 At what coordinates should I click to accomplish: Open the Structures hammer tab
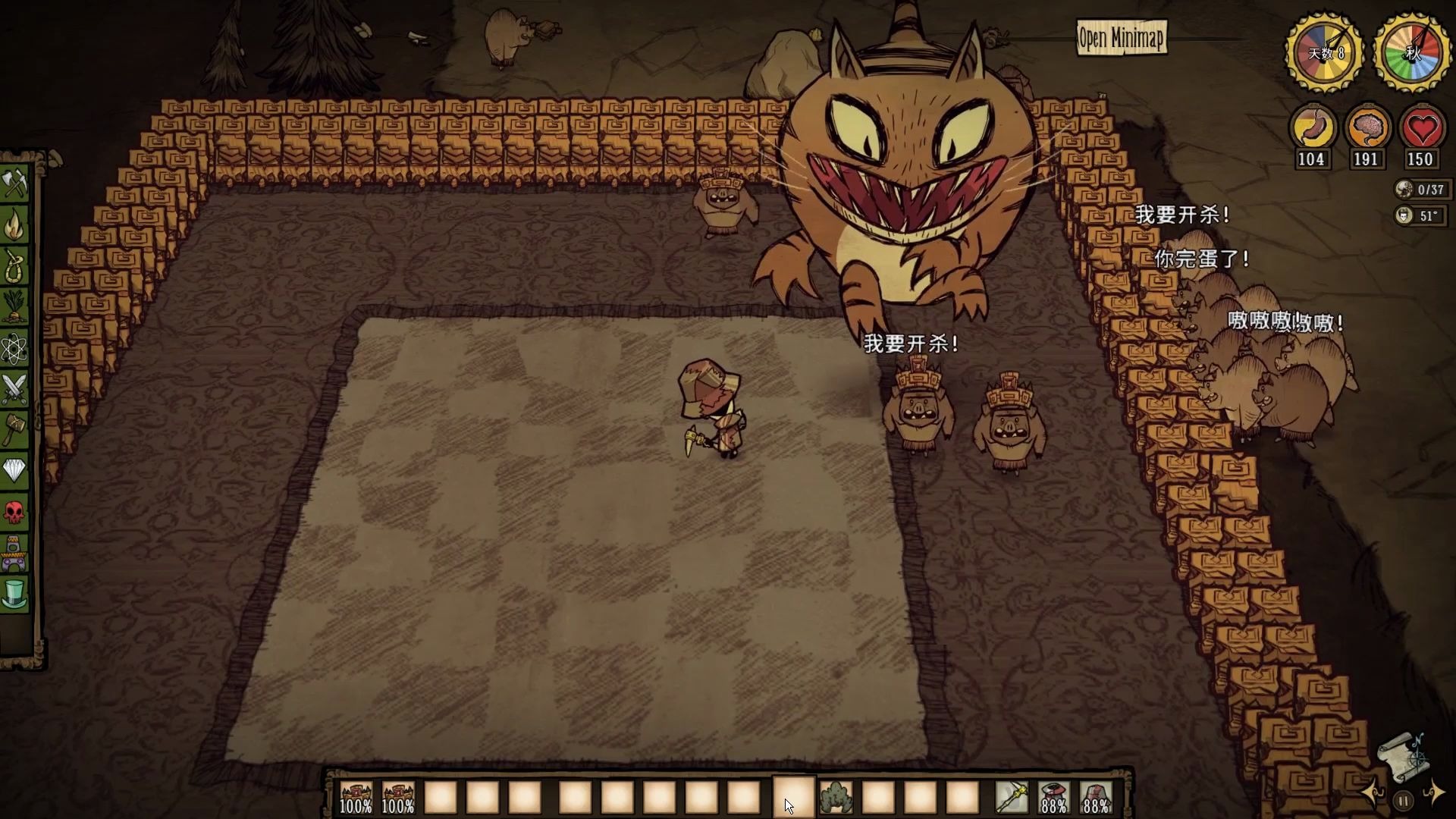point(14,430)
